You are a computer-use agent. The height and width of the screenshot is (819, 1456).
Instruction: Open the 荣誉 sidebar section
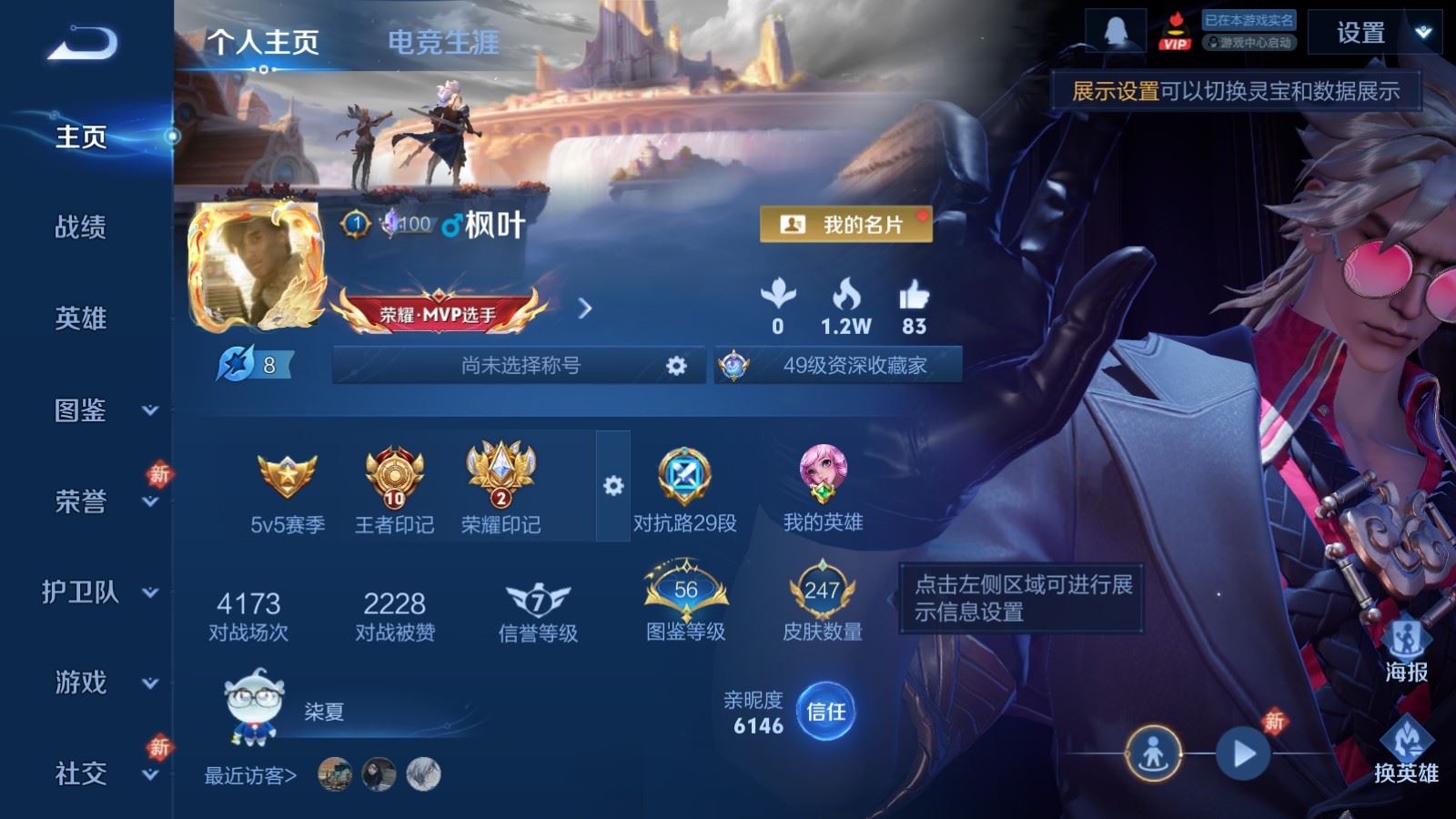[98, 501]
